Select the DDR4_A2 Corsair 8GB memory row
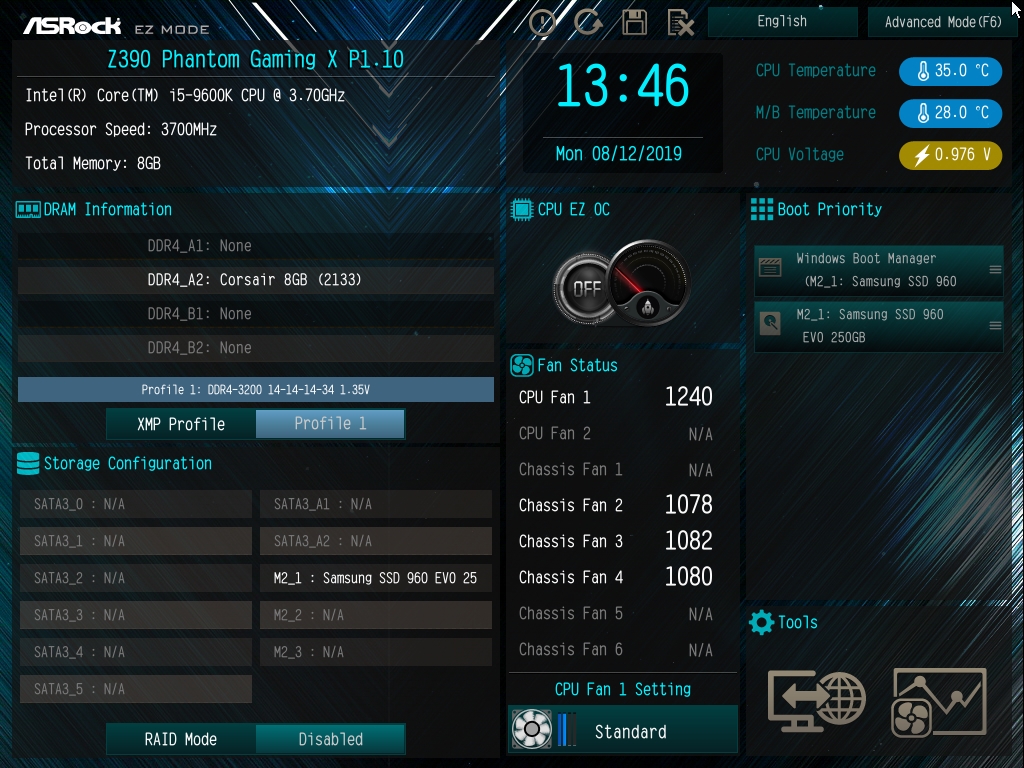 (x=255, y=280)
